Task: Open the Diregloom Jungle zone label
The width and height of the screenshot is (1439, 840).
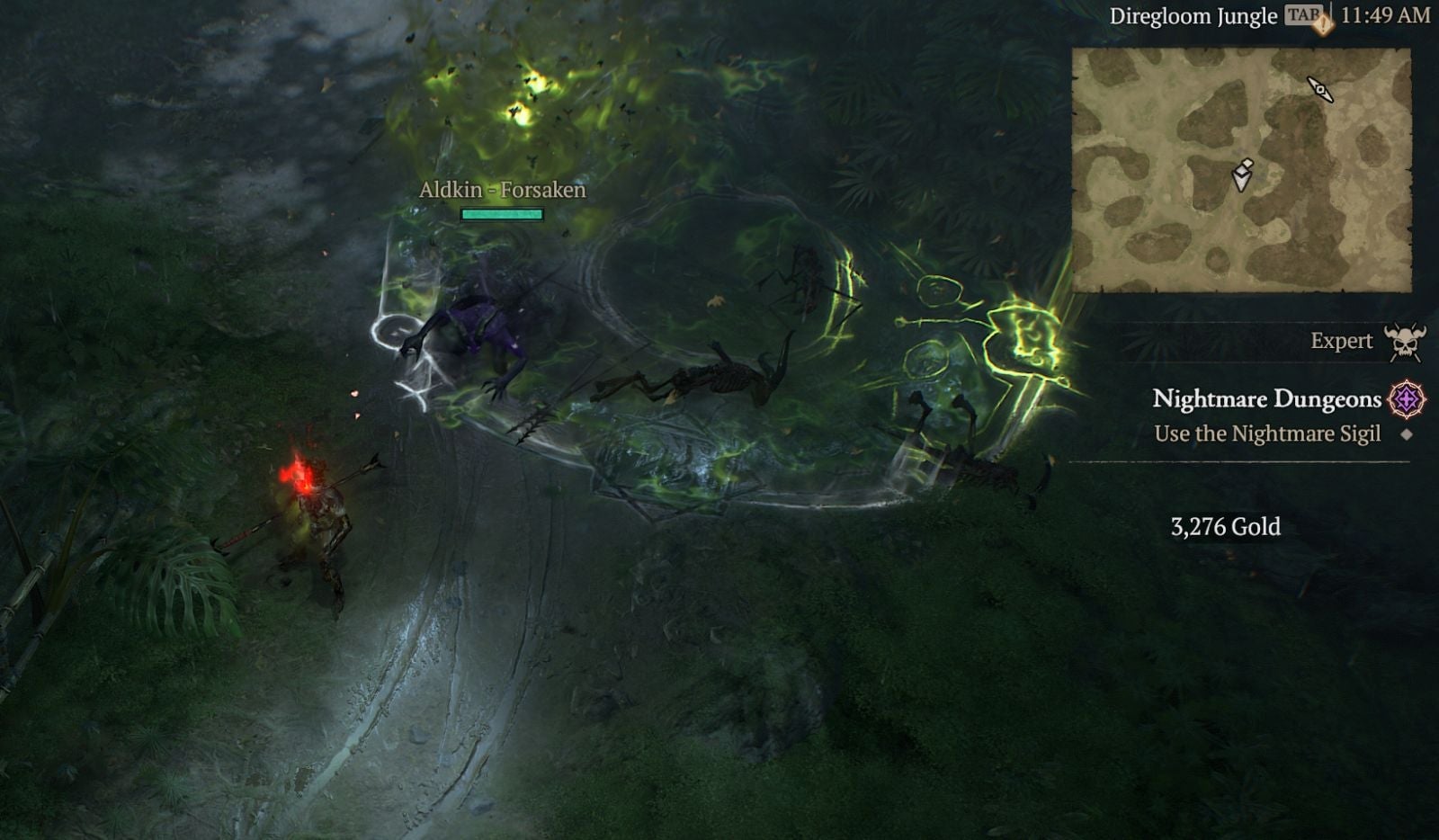Action: (1193, 14)
